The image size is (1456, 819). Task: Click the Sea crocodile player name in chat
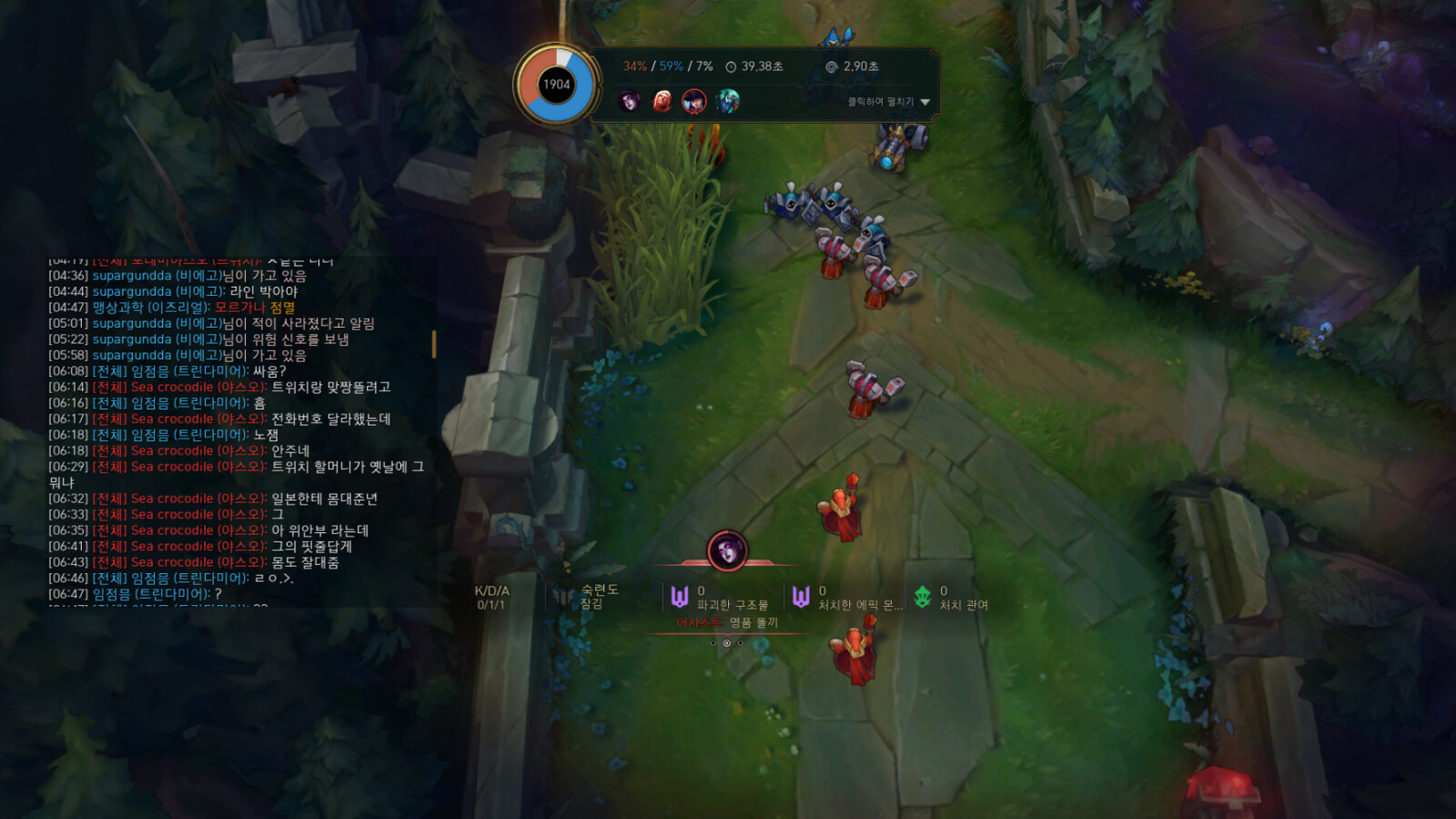coord(172,388)
